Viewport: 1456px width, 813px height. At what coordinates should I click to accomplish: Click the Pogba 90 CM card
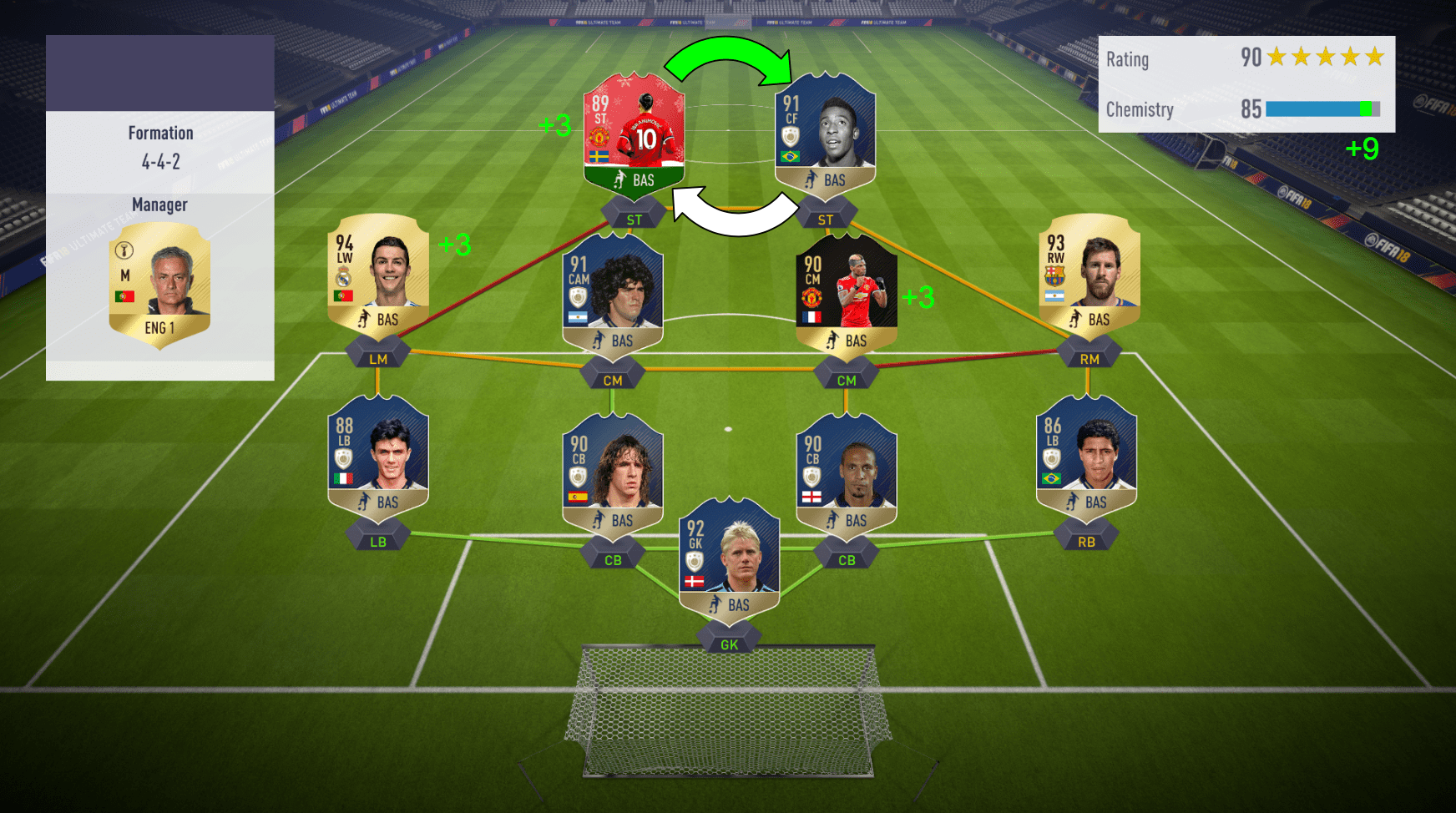click(x=847, y=292)
